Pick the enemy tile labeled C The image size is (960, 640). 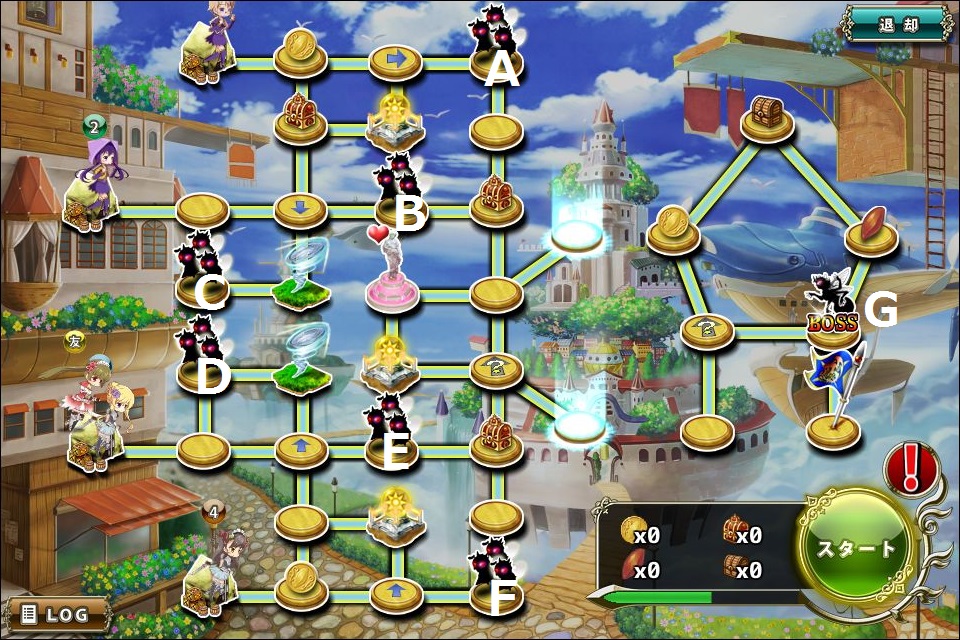click(200, 270)
